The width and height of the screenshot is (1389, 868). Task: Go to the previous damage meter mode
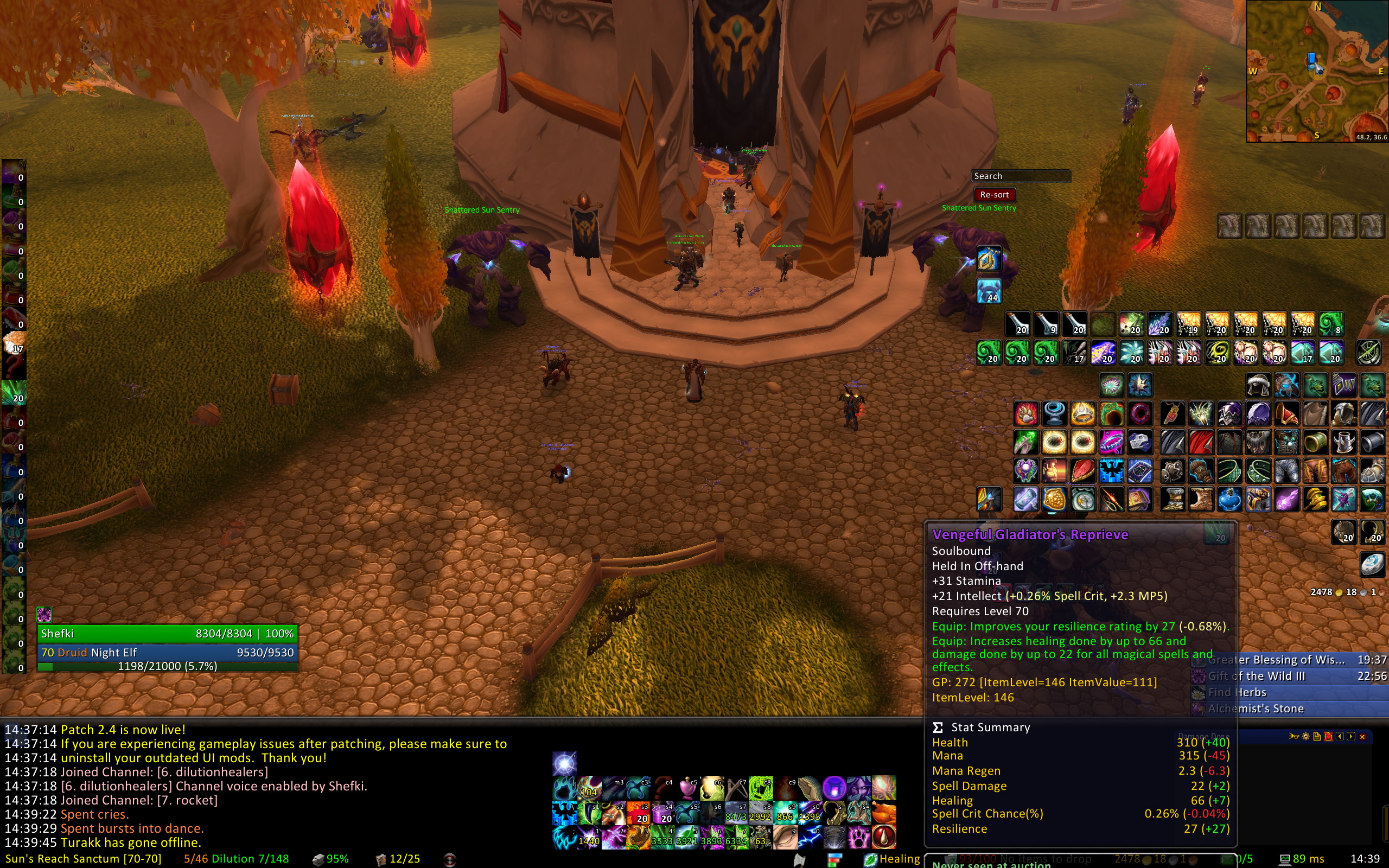coord(1340,737)
